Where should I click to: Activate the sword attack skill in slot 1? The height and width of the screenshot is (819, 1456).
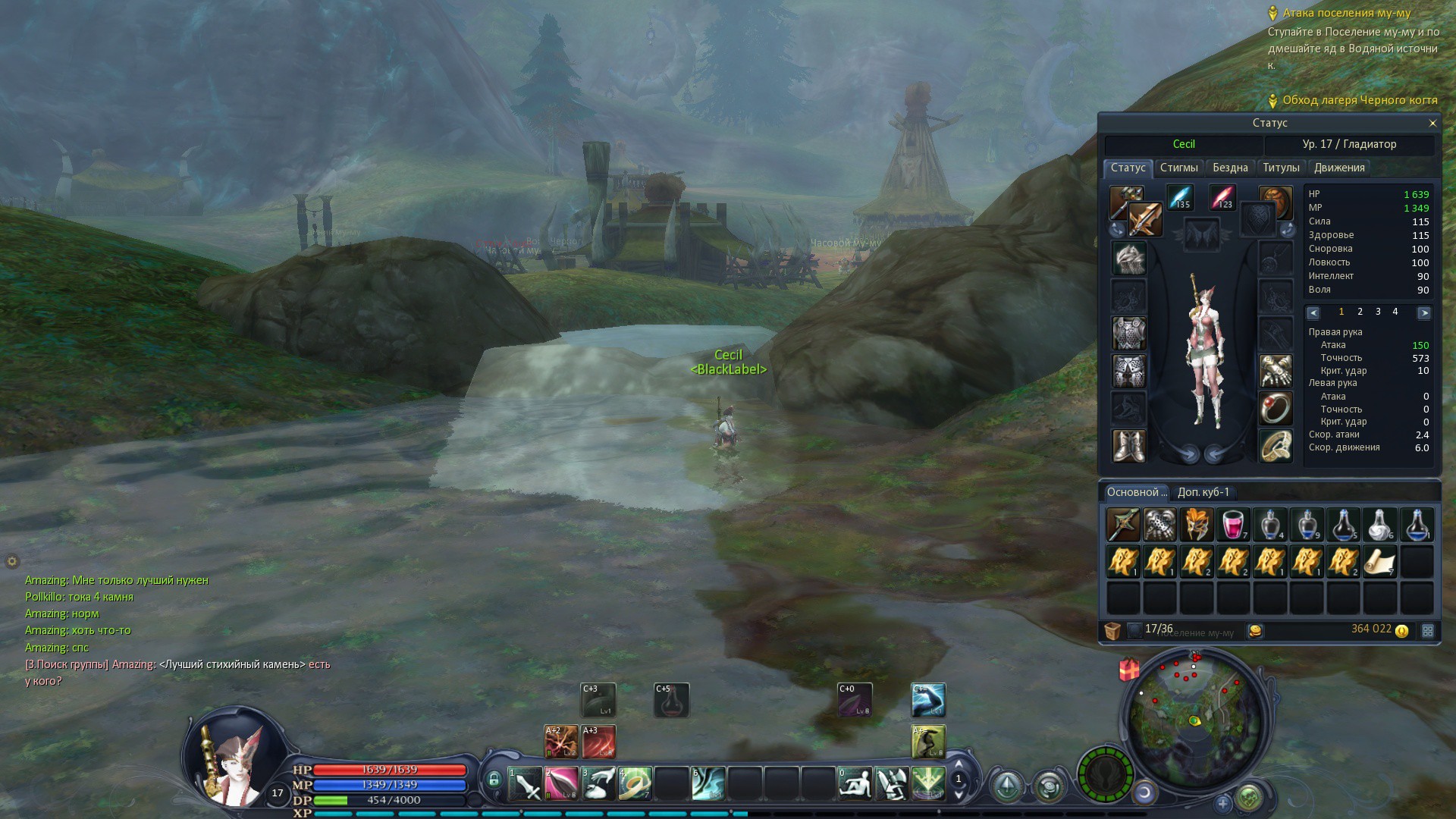pyautogui.click(x=525, y=784)
